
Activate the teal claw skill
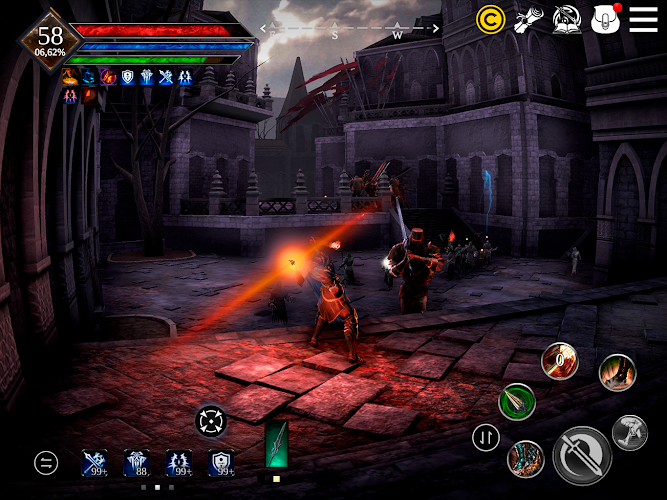pos(524,459)
